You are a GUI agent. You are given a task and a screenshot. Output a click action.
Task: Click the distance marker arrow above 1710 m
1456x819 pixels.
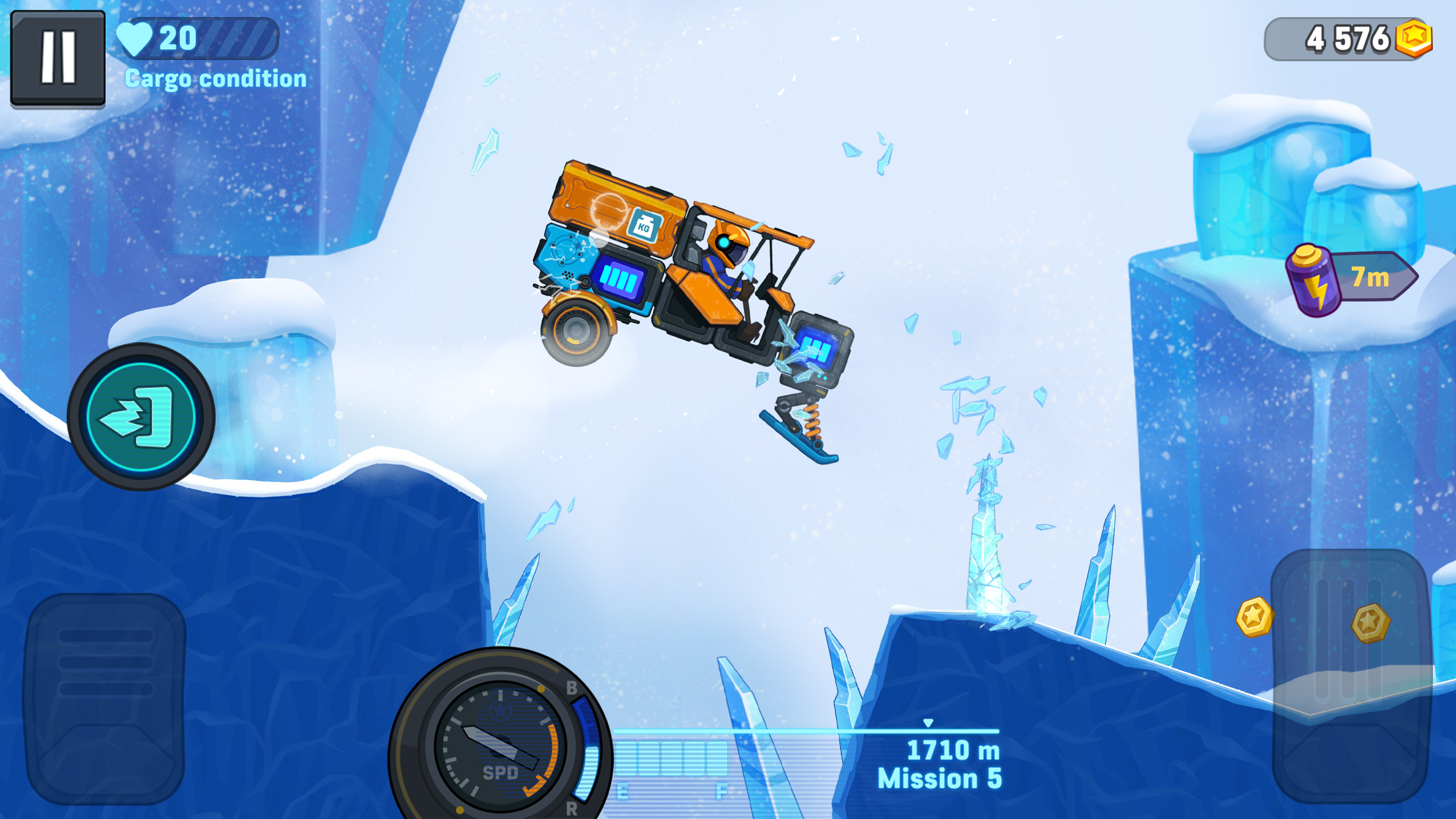(x=929, y=723)
